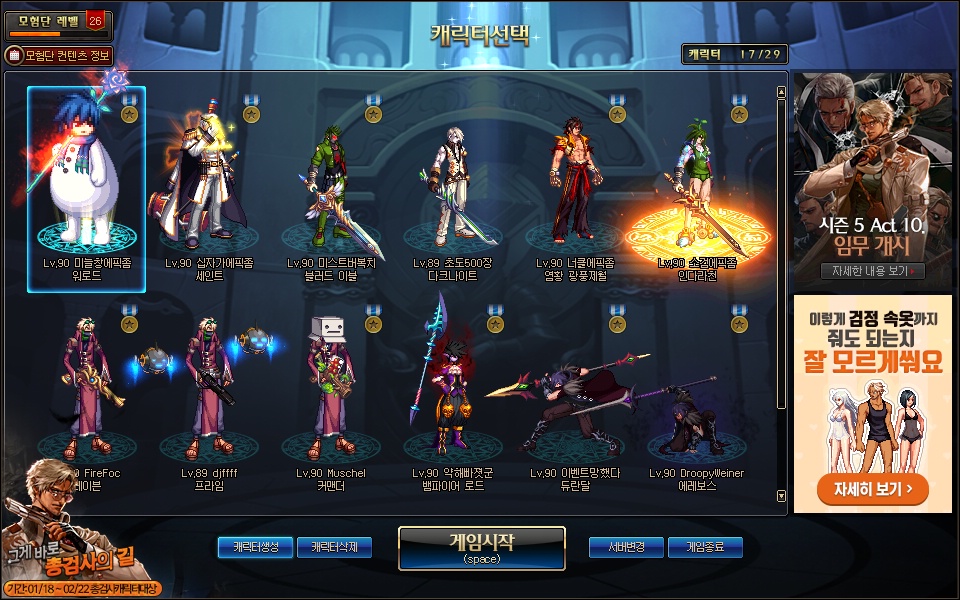Open 모험단 컨텐츠 정보 panel
Viewport: 960px width, 600px height.
point(60,56)
